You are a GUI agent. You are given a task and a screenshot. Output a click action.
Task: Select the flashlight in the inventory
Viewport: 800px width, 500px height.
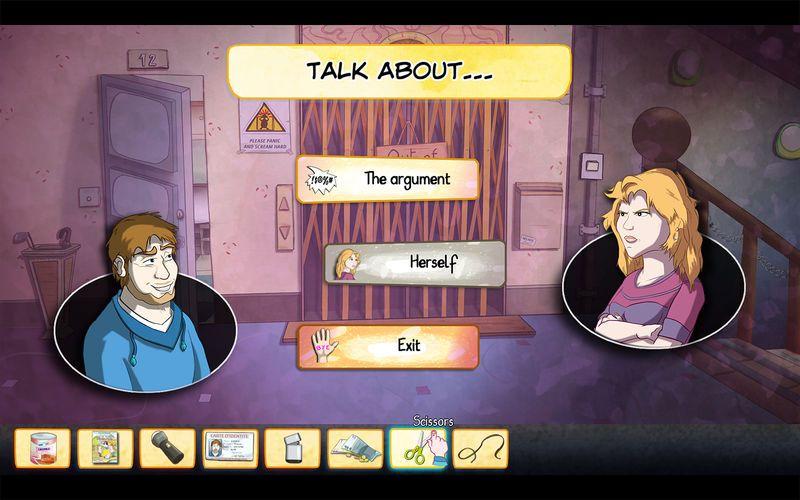pos(167,448)
